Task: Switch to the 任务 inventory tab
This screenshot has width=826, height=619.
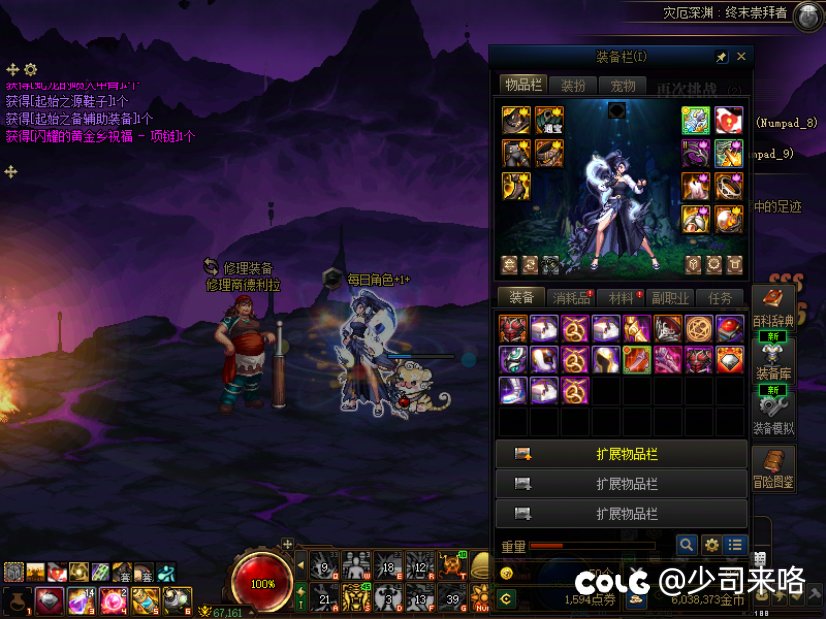Action: click(x=720, y=297)
